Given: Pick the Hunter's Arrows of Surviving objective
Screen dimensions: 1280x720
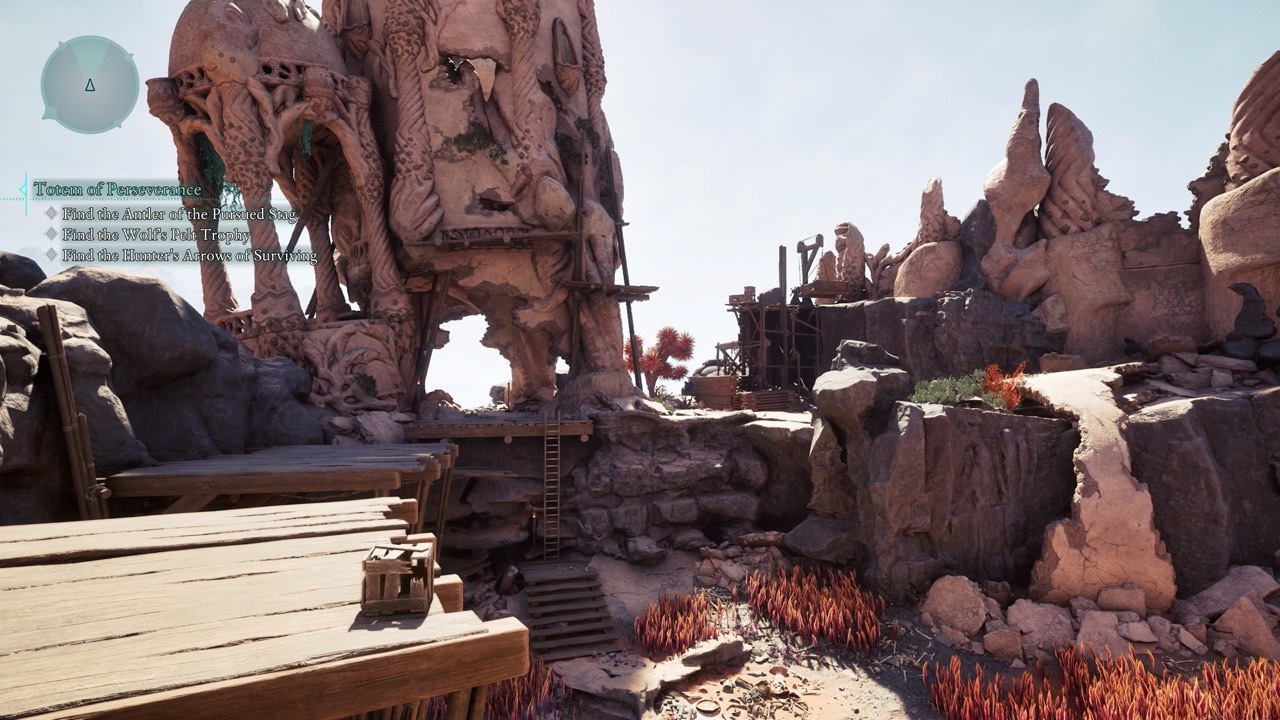Looking at the screenshot, I should click(x=189, y=255).
